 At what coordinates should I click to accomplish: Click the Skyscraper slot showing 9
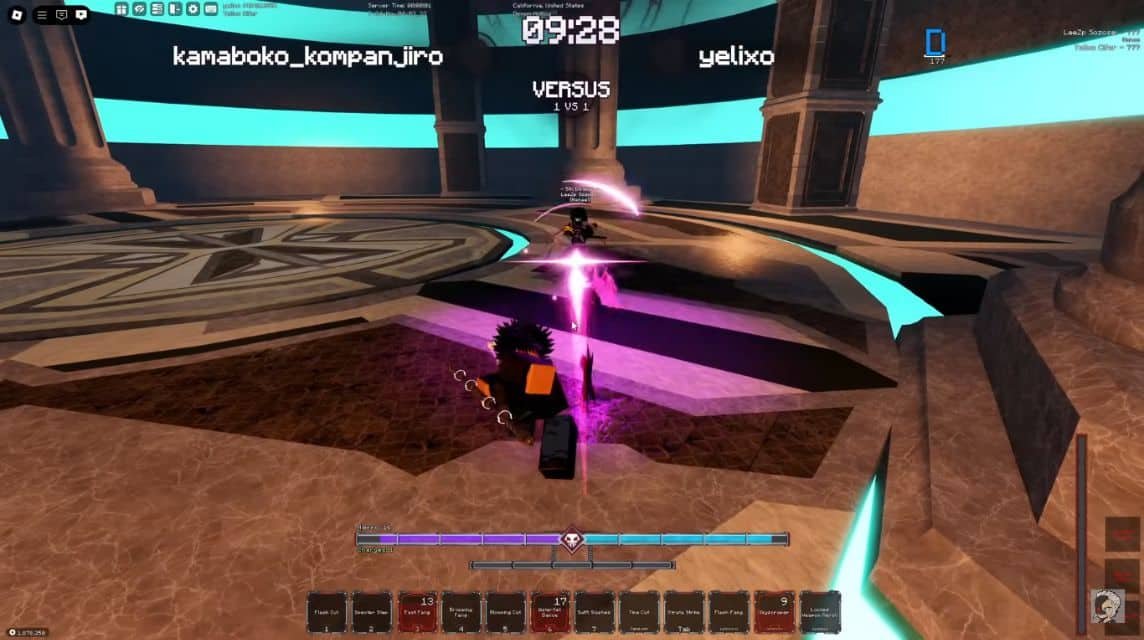775,612
